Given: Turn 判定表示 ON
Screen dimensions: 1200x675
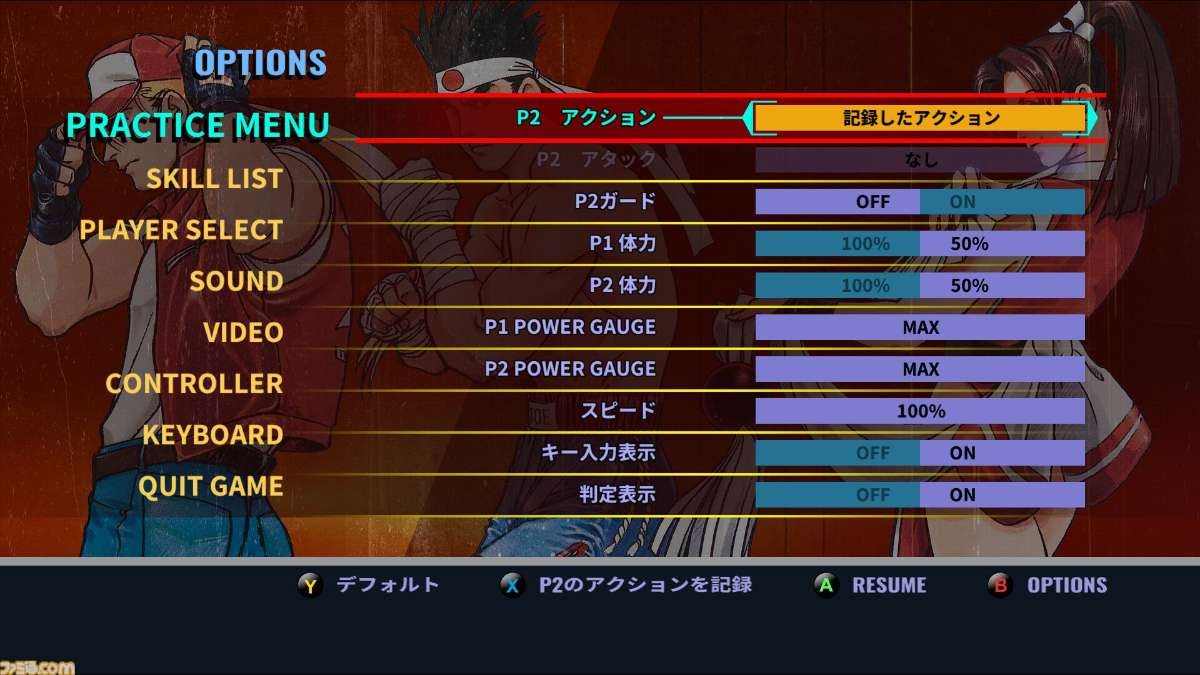Looking at the screenshot, I should point(1002,495).
